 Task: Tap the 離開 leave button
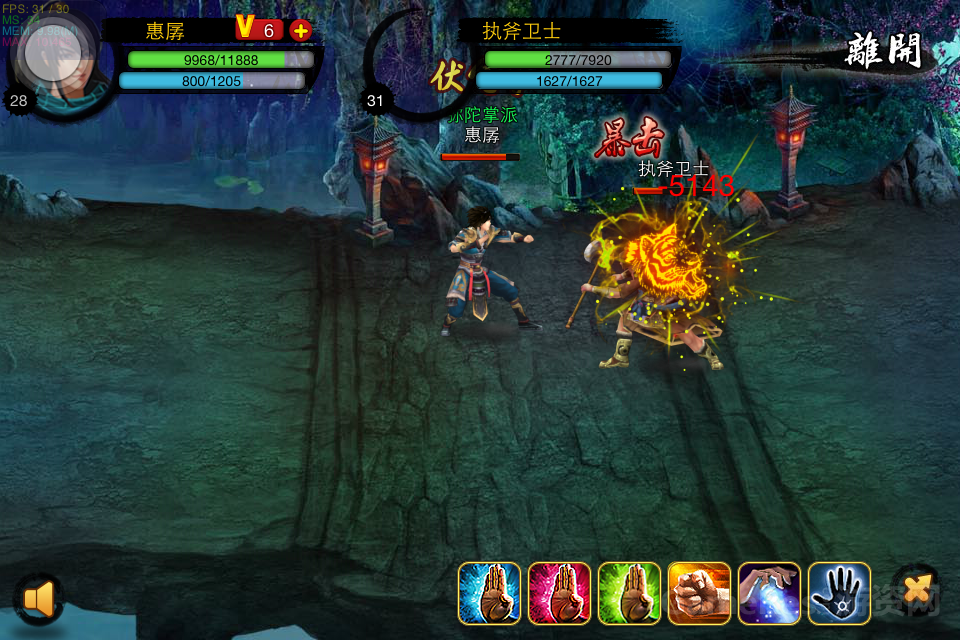(883, 50)
